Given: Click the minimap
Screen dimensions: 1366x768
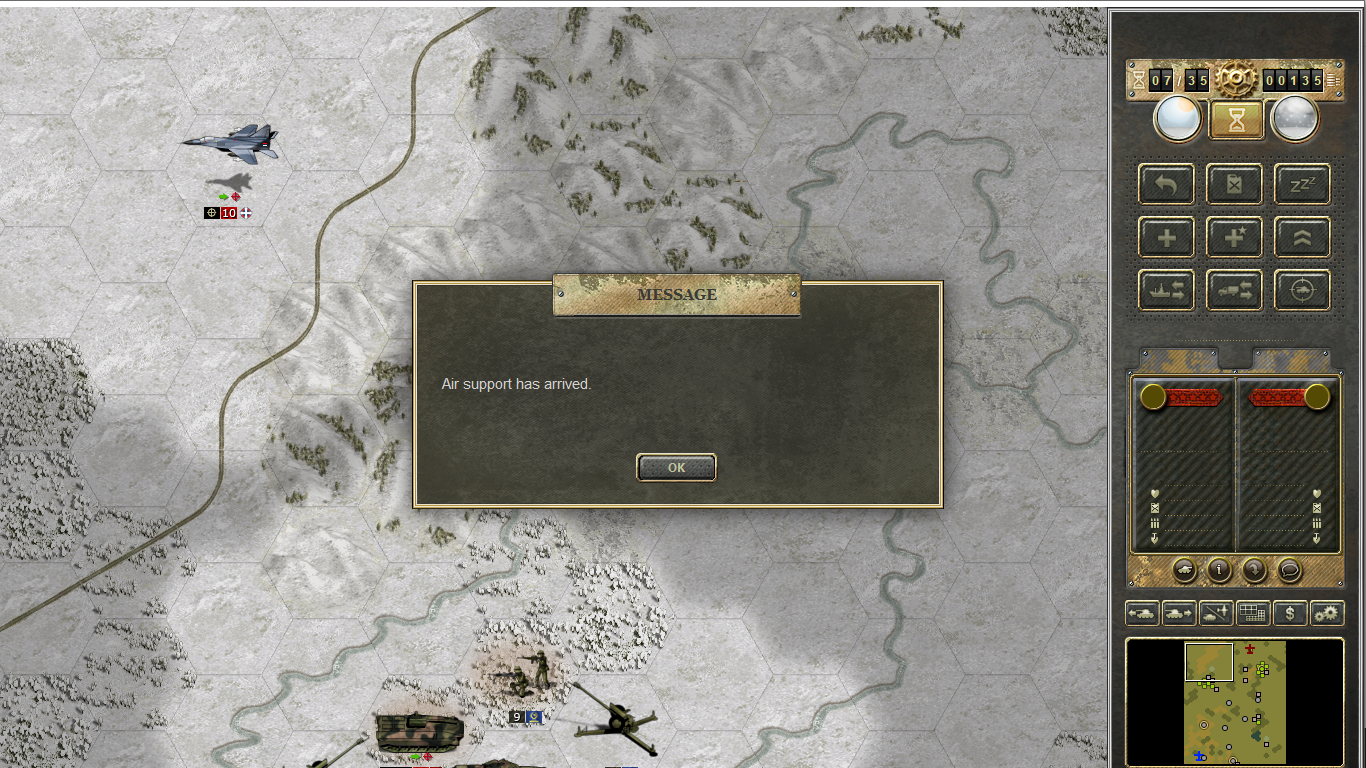Looking at the screenshot, I should [x=1235, y=702].
